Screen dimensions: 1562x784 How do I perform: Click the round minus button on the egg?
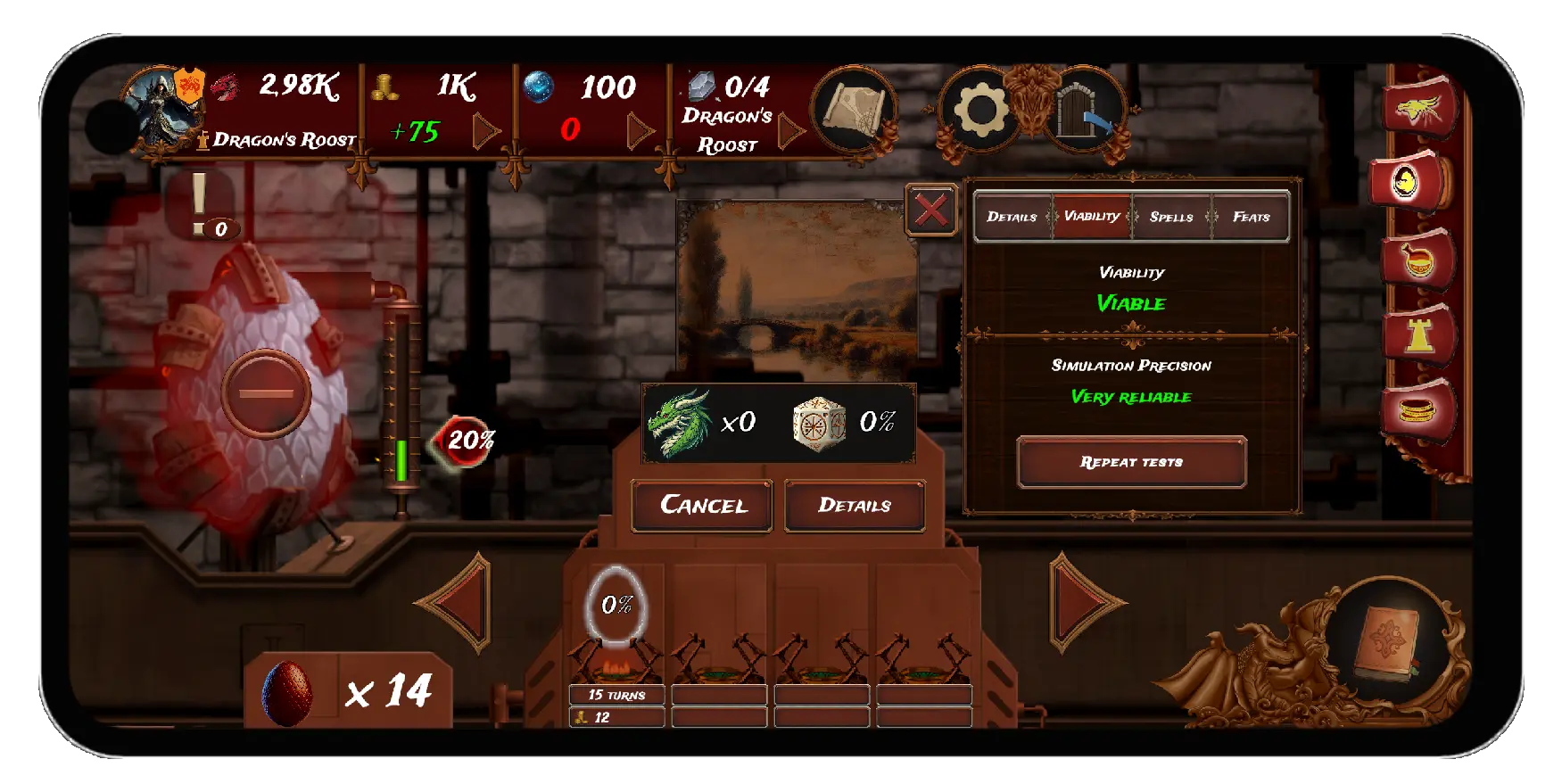pos(266,393)
